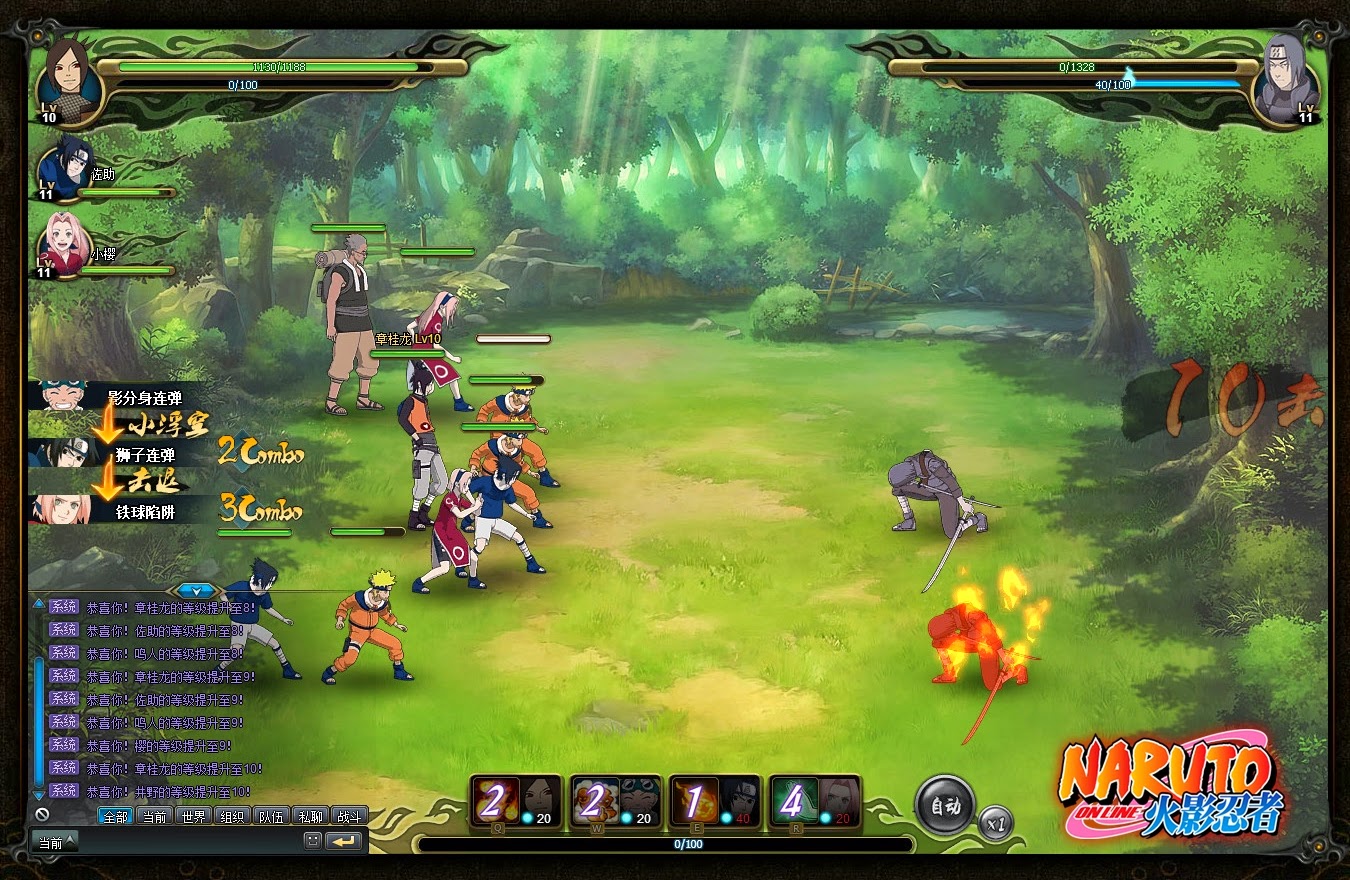Switch chat to the 全部 tab
Image resolution: width=1350 pixels, height=880 pixels.
click(115, 817)
